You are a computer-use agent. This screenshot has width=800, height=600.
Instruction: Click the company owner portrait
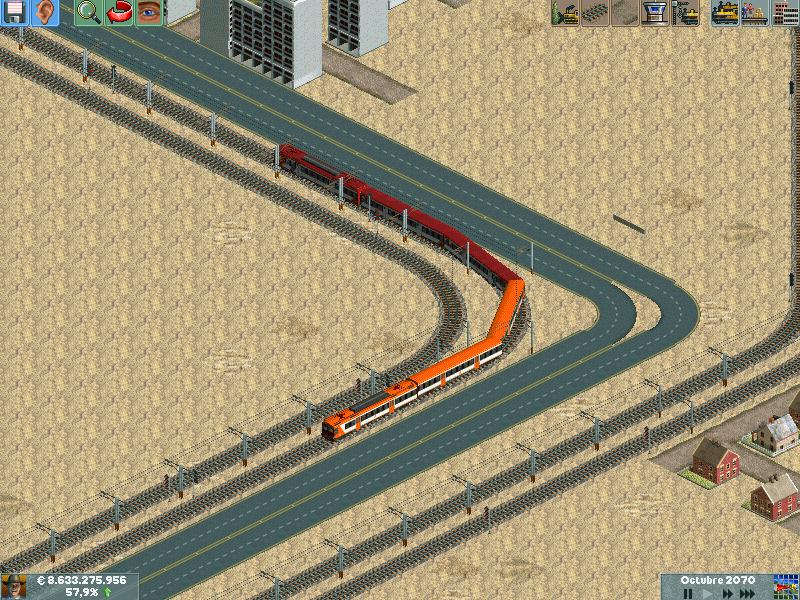coord(14,586)
